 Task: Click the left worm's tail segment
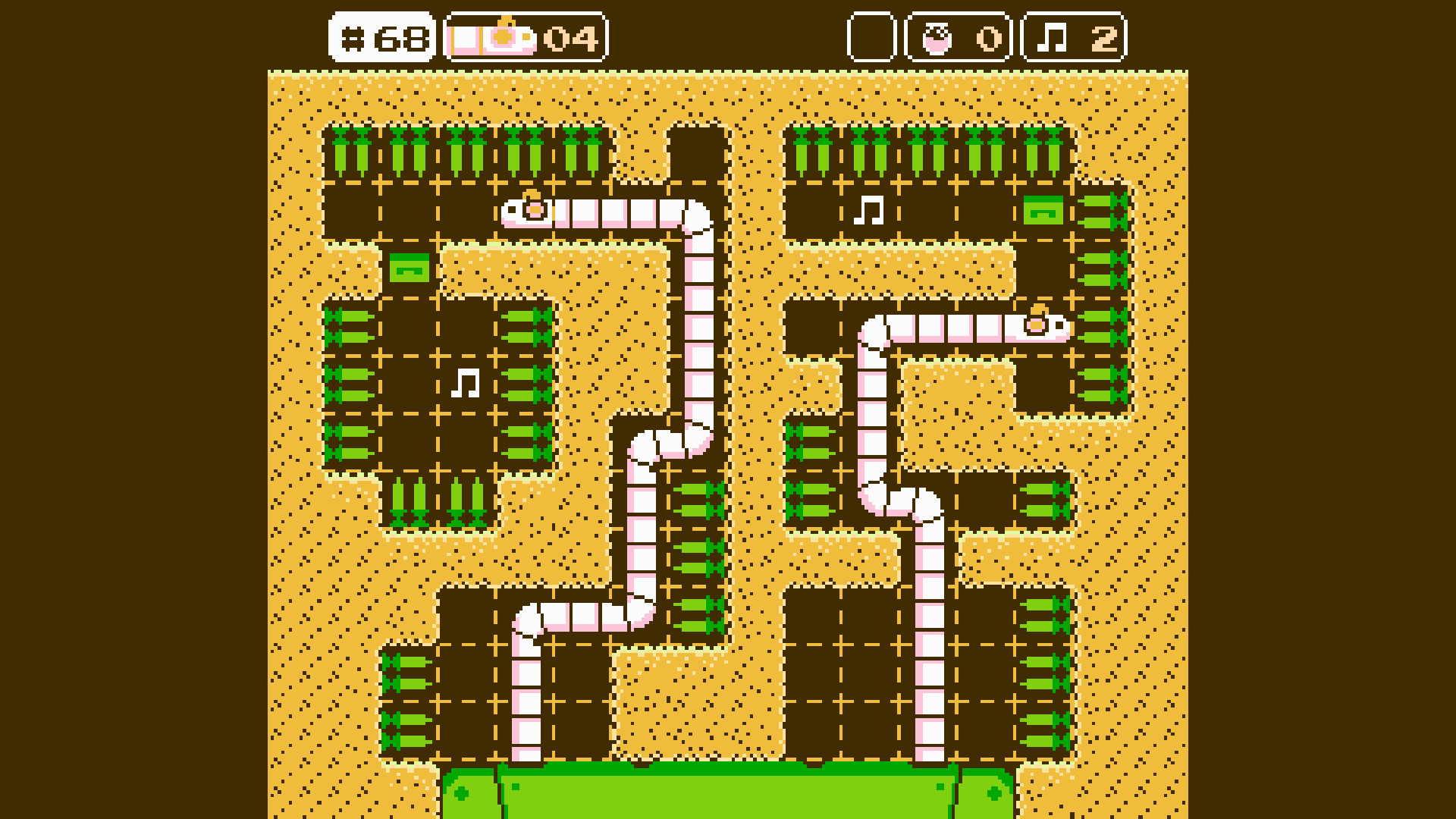(x=526, y=751)
